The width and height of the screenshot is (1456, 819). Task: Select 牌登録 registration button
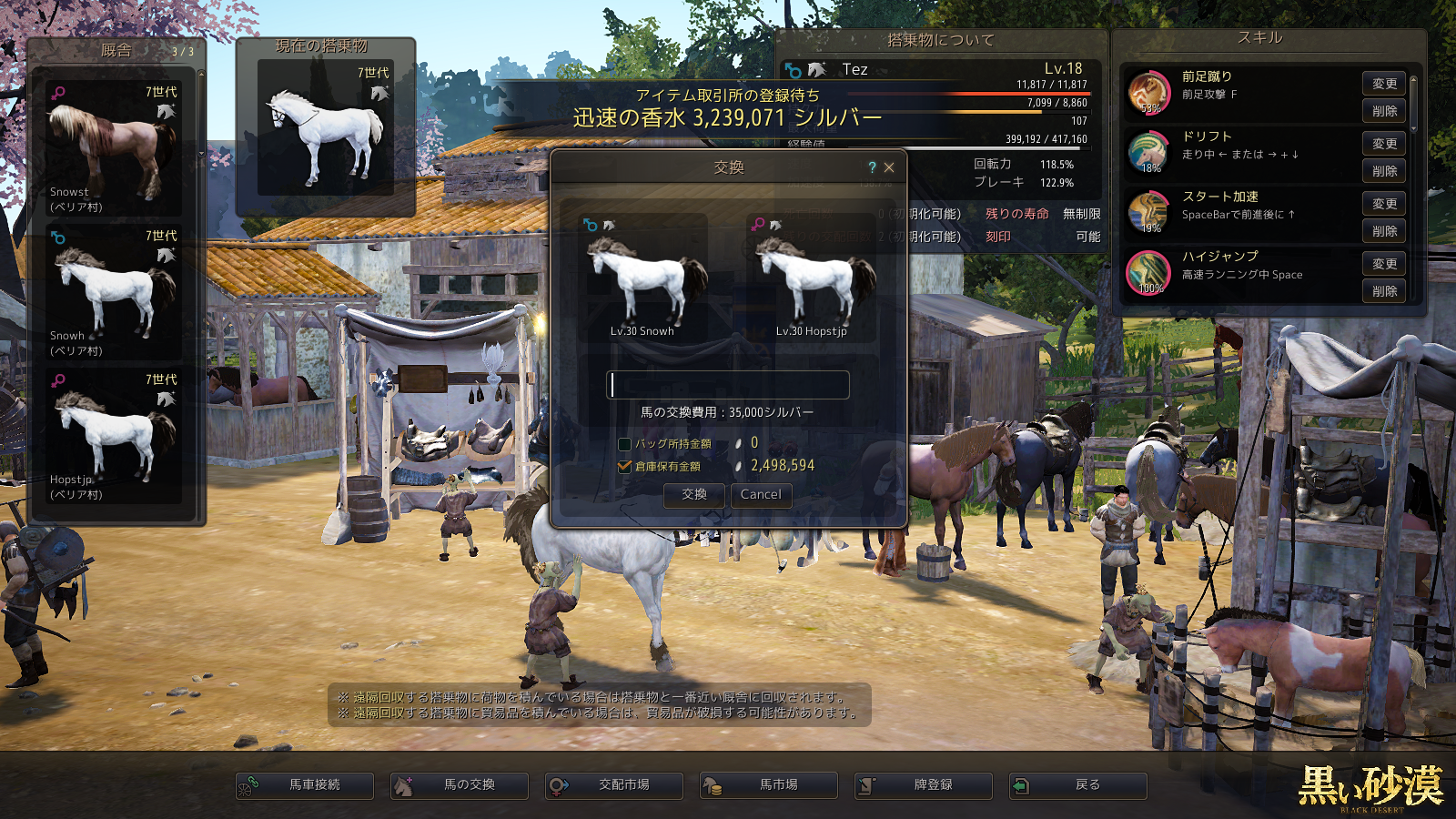pos(924,785)
